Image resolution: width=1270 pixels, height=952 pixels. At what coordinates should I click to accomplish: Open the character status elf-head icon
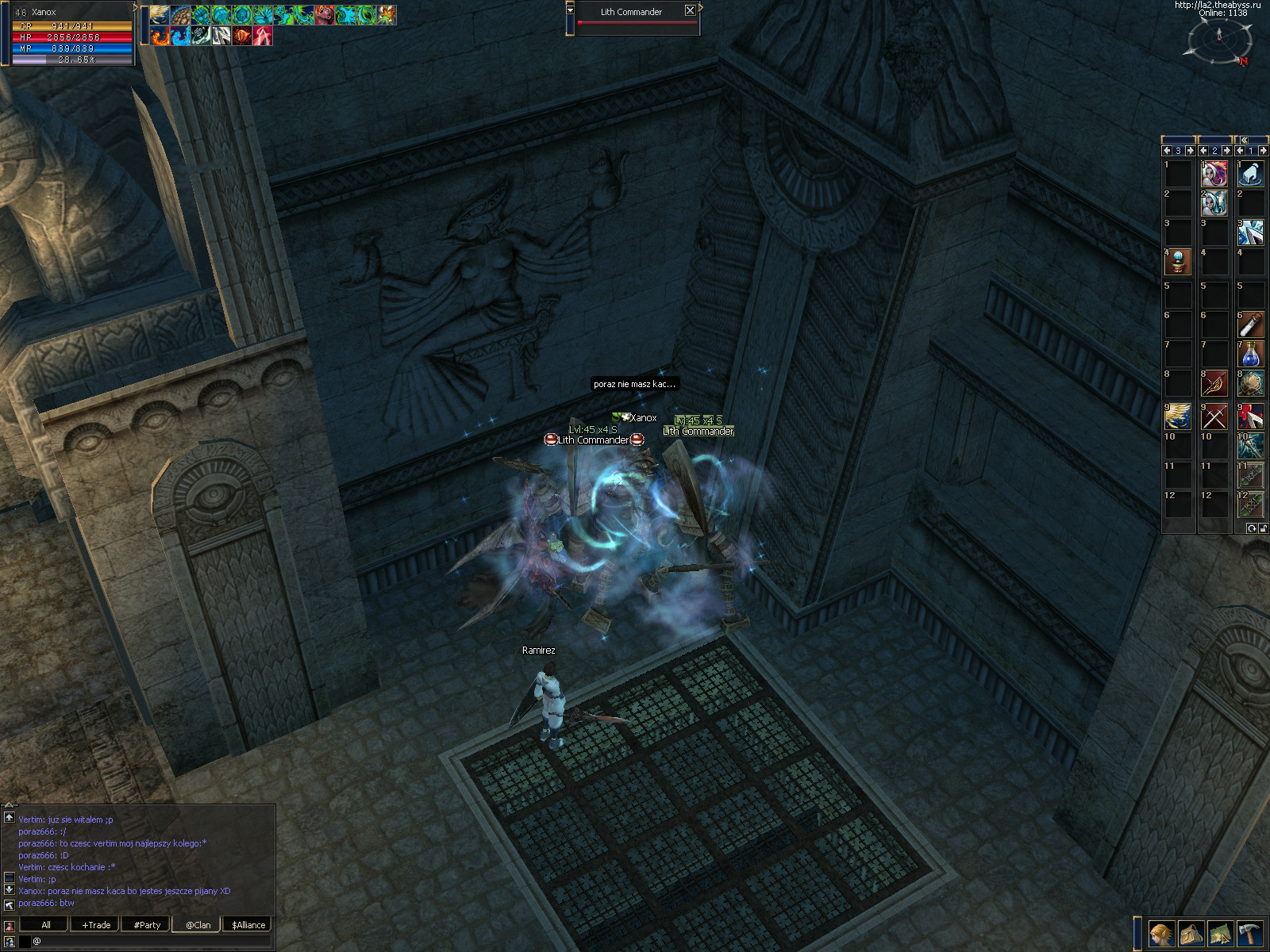tap(1161, 934)
